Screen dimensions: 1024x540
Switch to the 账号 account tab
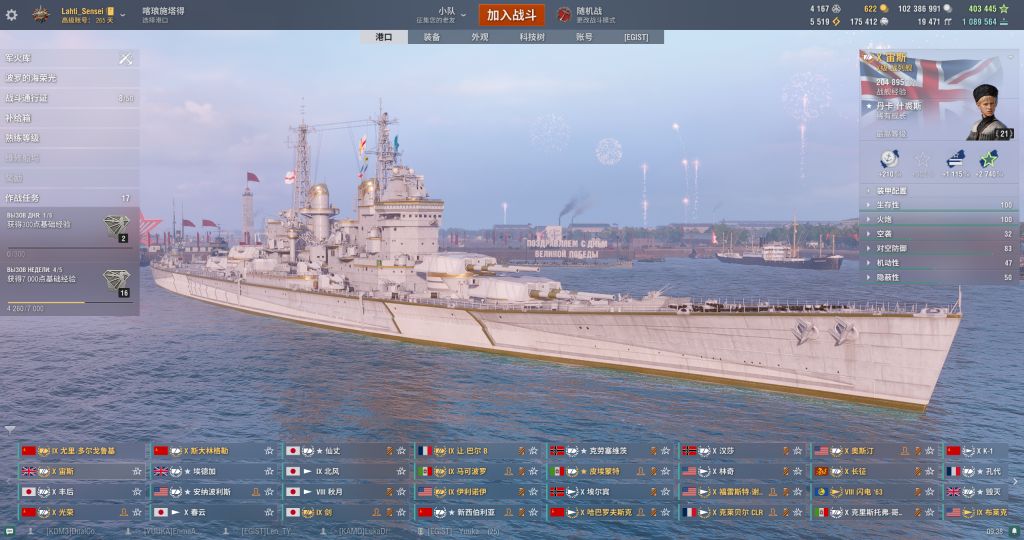coord(584,37)
